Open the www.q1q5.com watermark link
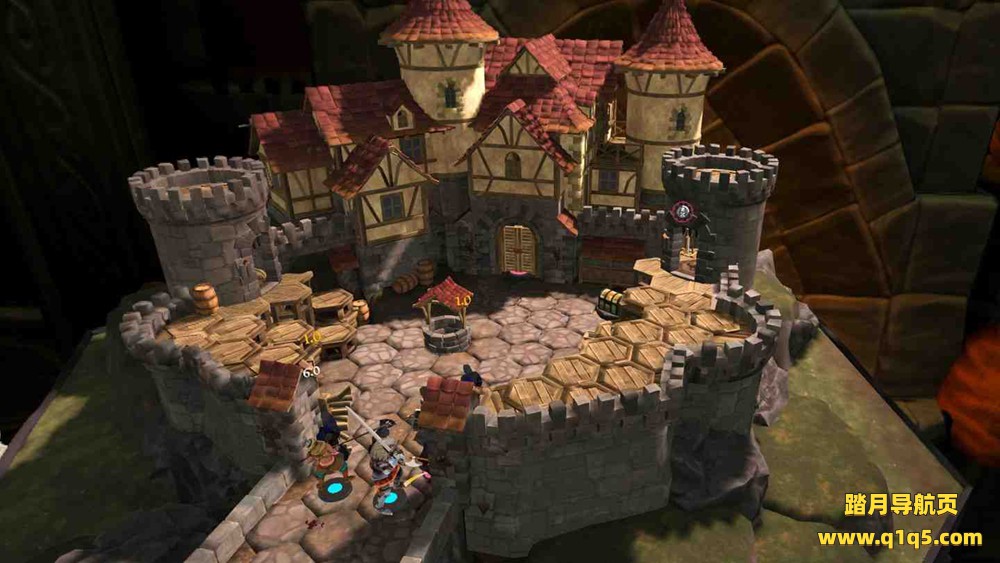Viewport: 1000px width, 563px height. click(x=899, y=538)
